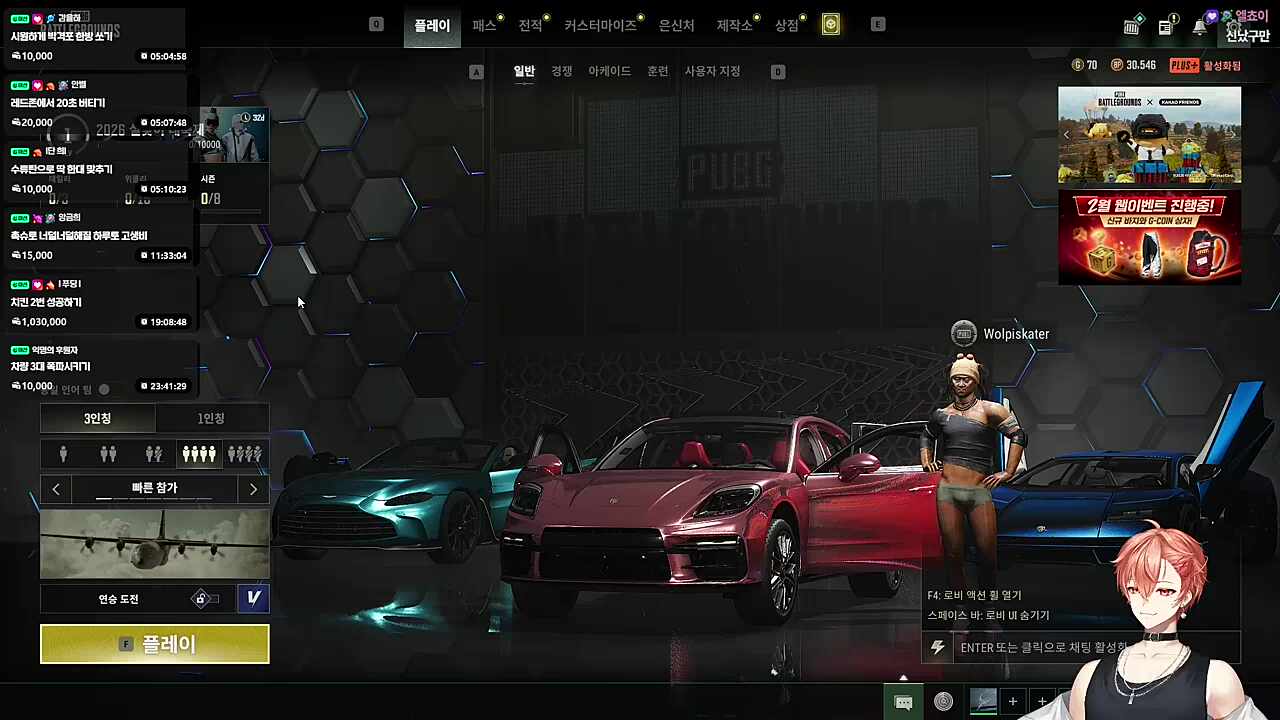This screenshot has height=720, width=1280.
Task: Open the 은신처 menu
Action: click(676, 25)
